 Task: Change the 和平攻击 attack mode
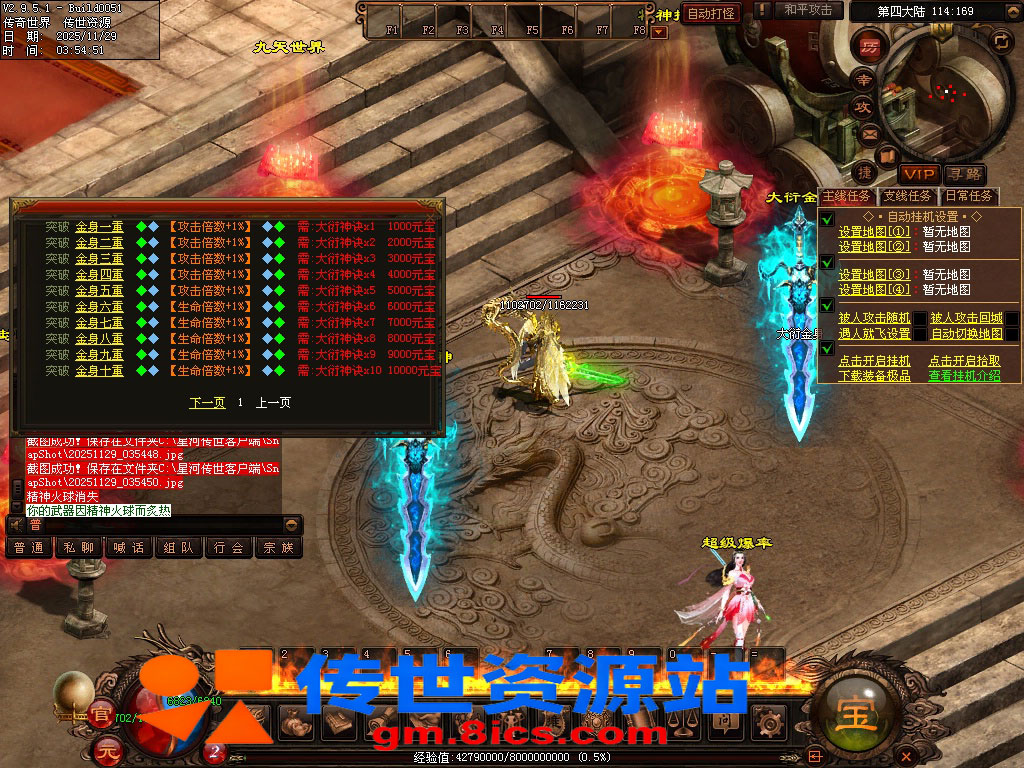(808, 11)
